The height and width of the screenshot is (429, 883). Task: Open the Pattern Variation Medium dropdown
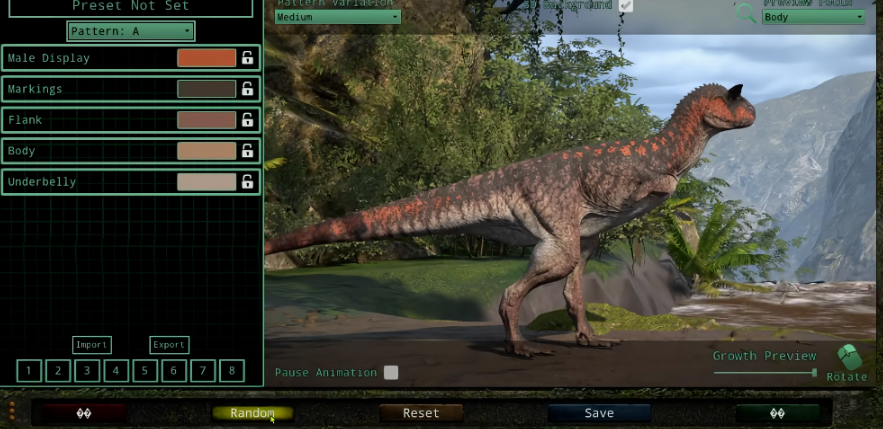coord(337,17)
